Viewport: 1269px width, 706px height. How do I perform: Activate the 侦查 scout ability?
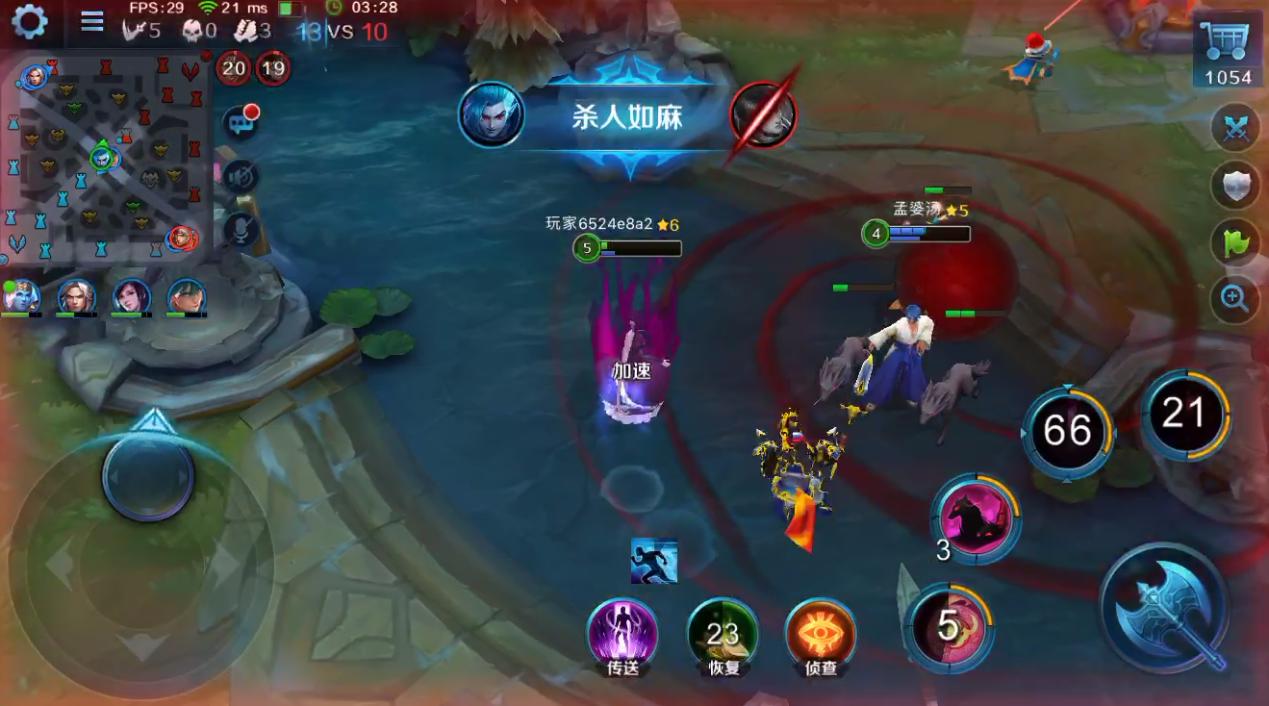pyautogui.click(x=820, y=634)
